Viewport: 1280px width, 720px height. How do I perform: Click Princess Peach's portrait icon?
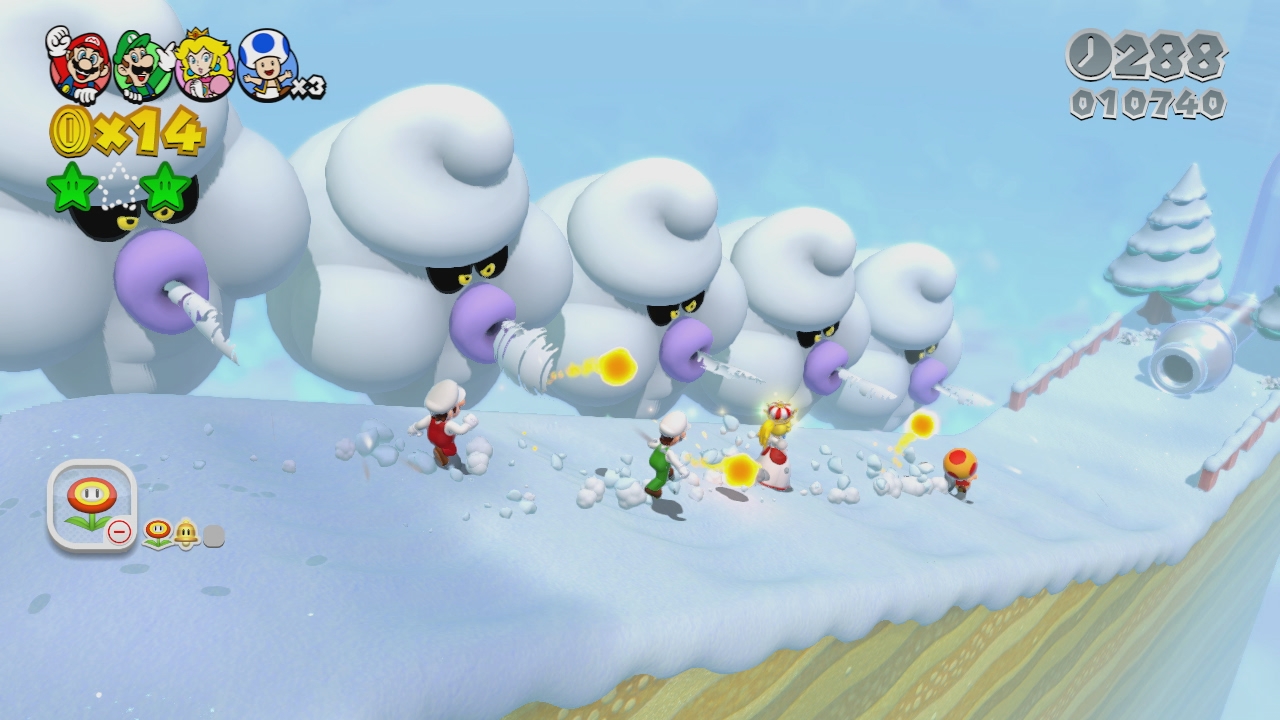coord(205,64)
